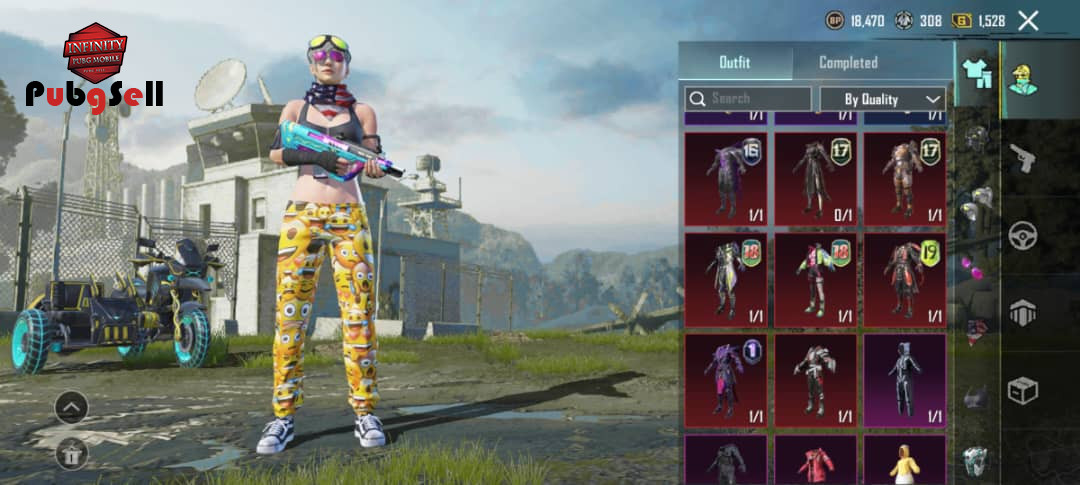Viewport: 1080px width, 485px height.
Task: Show the steering wheel vehicle category
Action: (1023, 235)
